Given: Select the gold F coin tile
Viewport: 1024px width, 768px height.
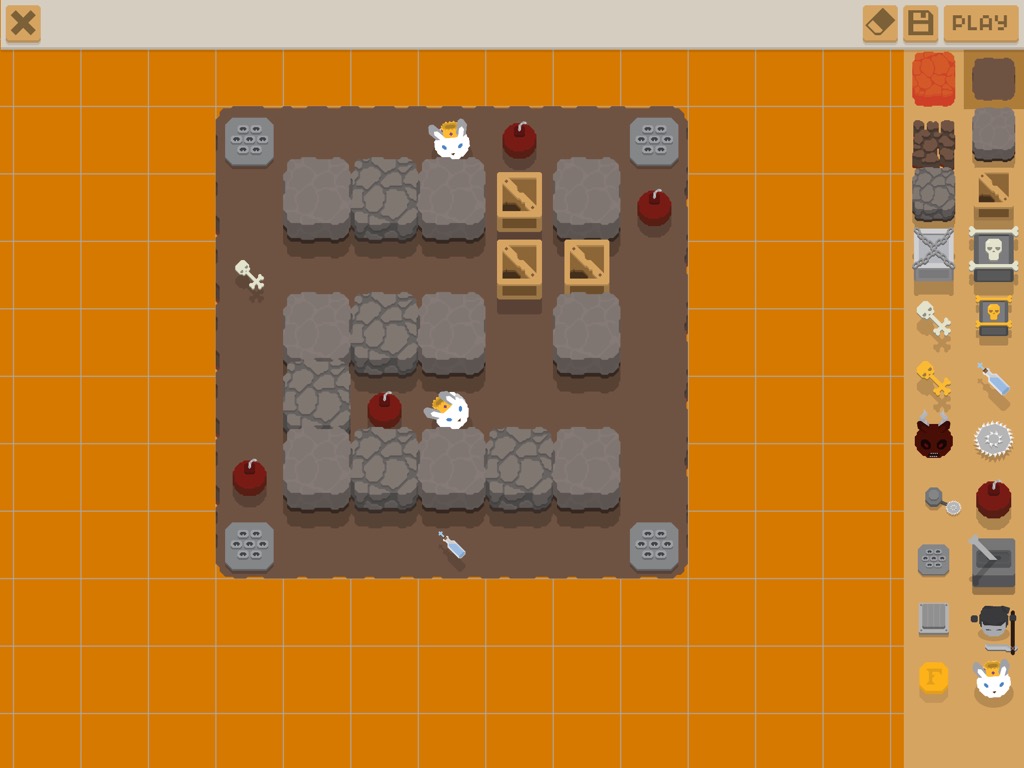Looking at the screenshot, I should point(933,678).
